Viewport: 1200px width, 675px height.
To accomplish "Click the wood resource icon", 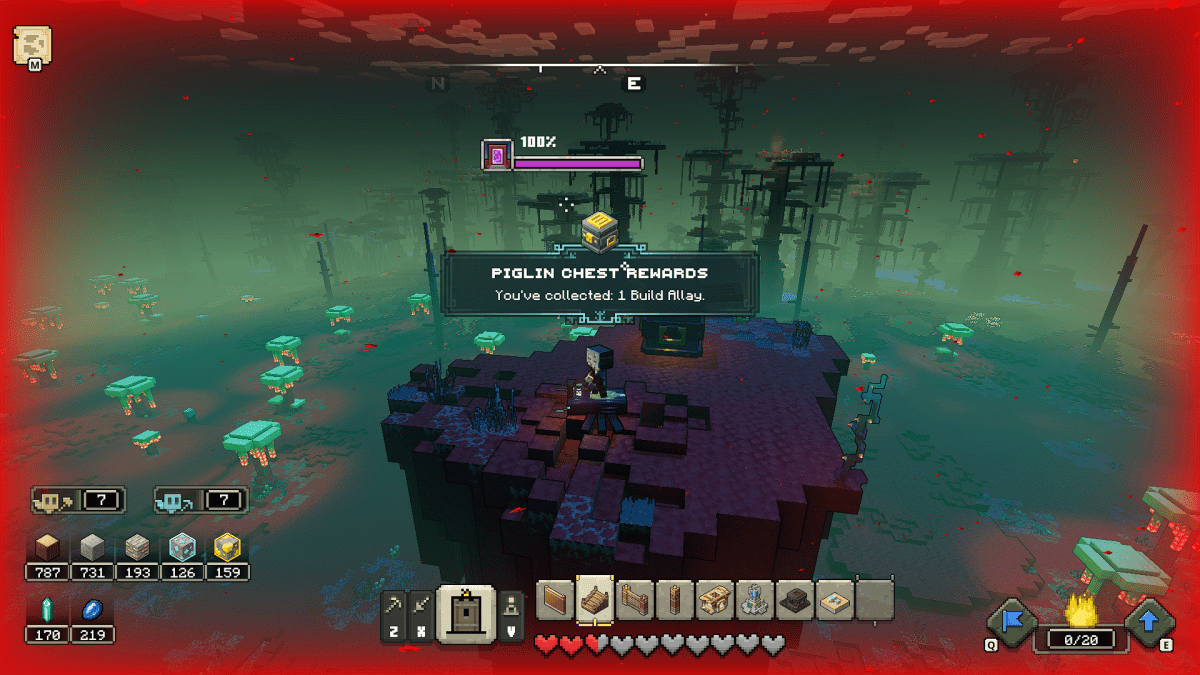I will [x=48, y=547].
